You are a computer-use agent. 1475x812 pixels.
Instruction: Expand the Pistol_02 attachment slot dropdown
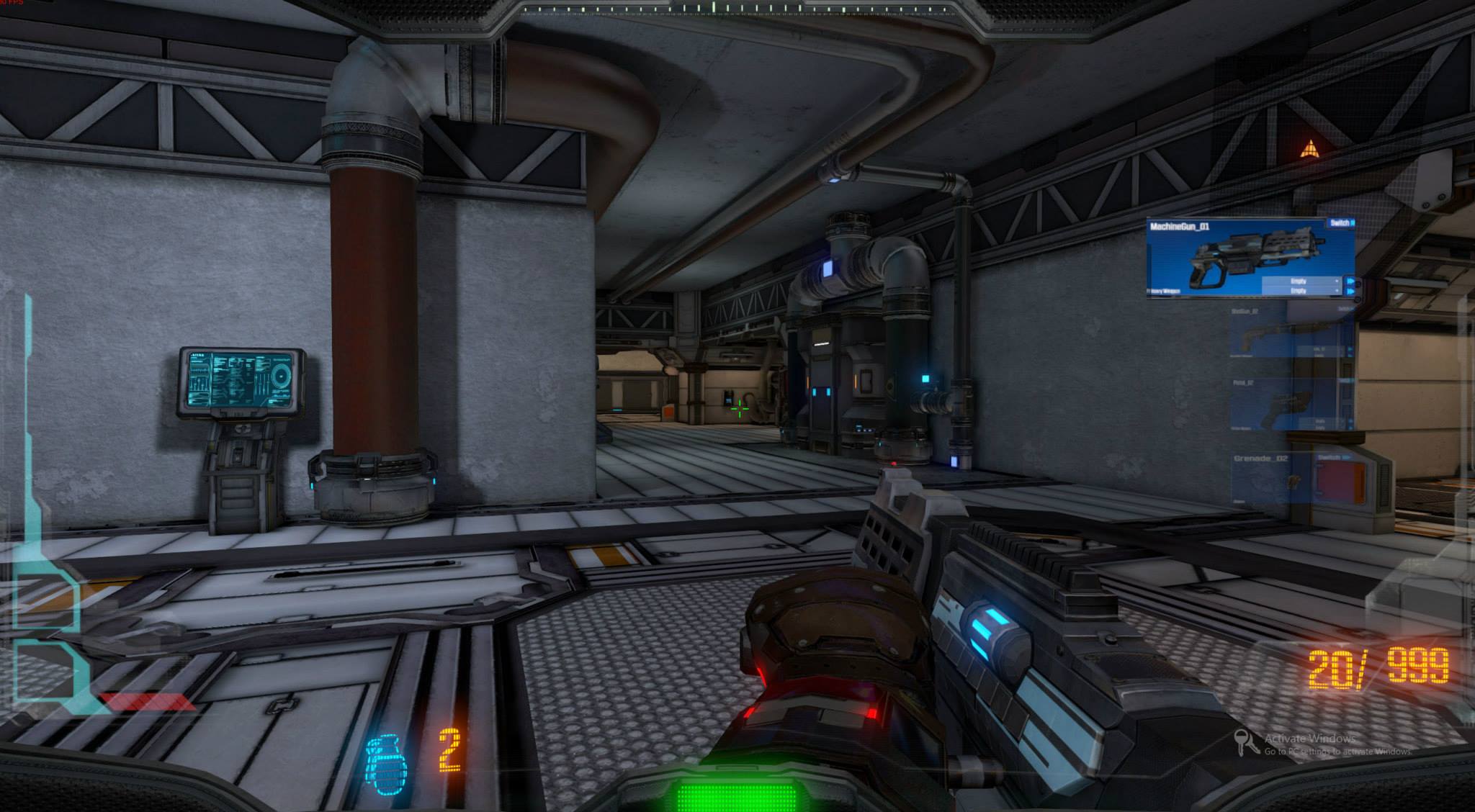(x=1322, y=421)
